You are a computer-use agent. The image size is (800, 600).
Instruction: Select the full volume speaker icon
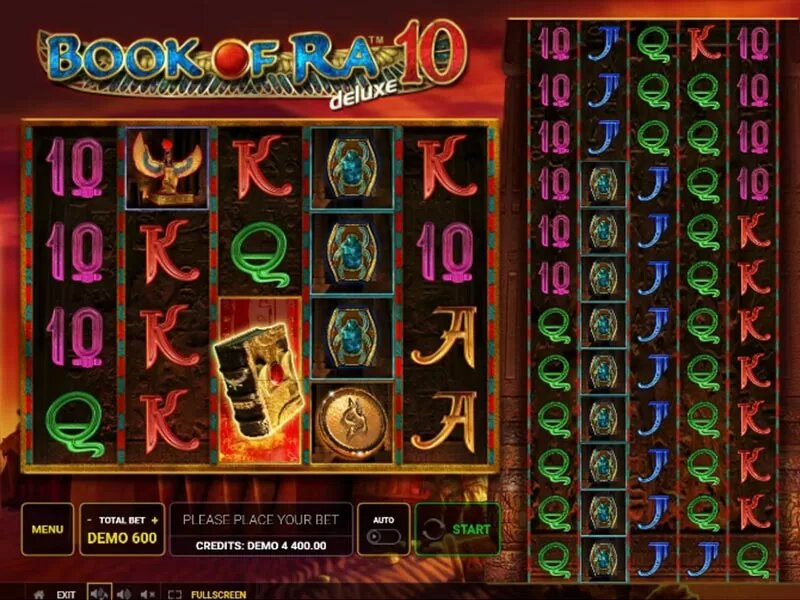99,594
